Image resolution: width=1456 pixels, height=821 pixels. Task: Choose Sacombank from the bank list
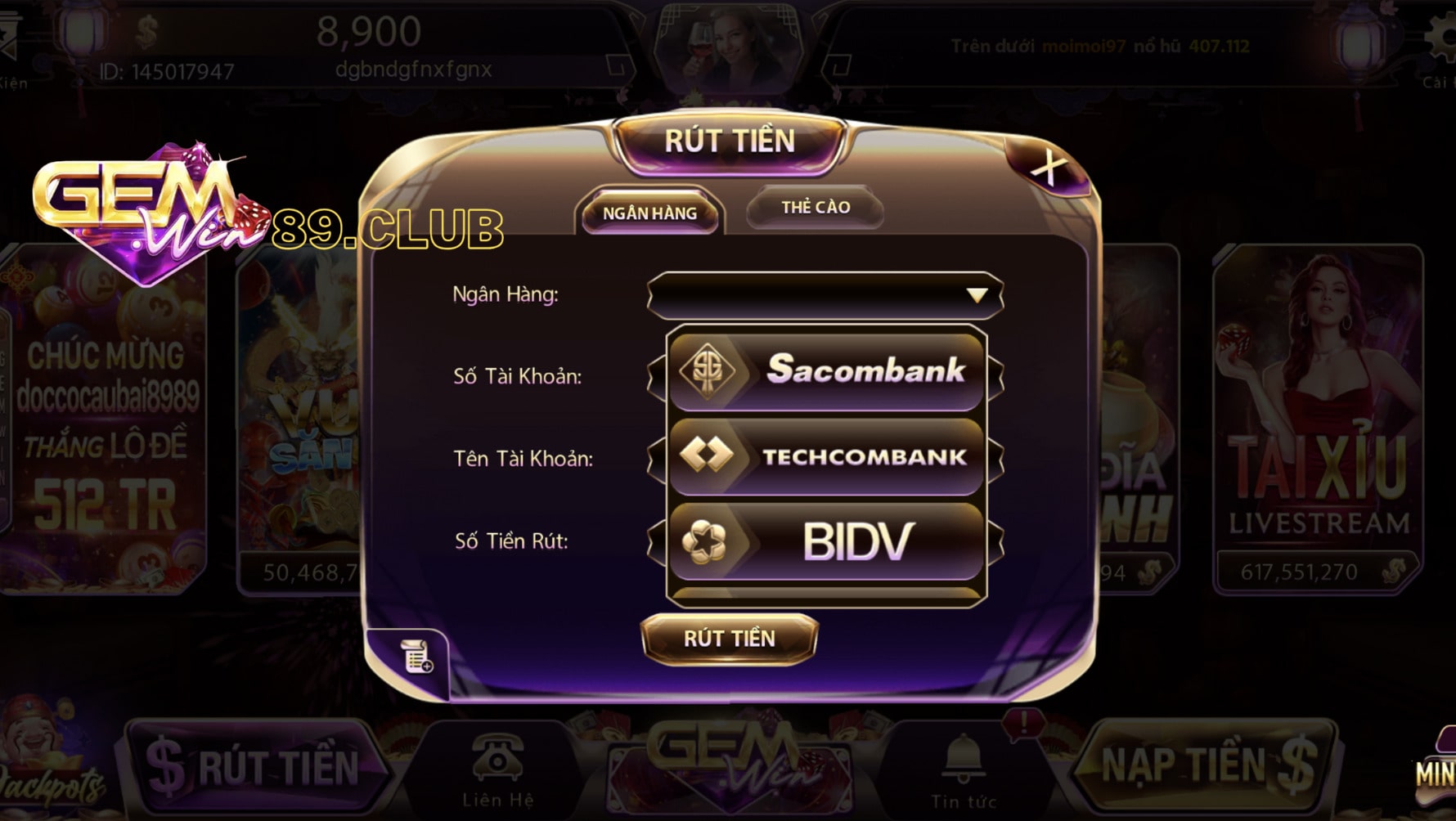click(x=826, y=370)
